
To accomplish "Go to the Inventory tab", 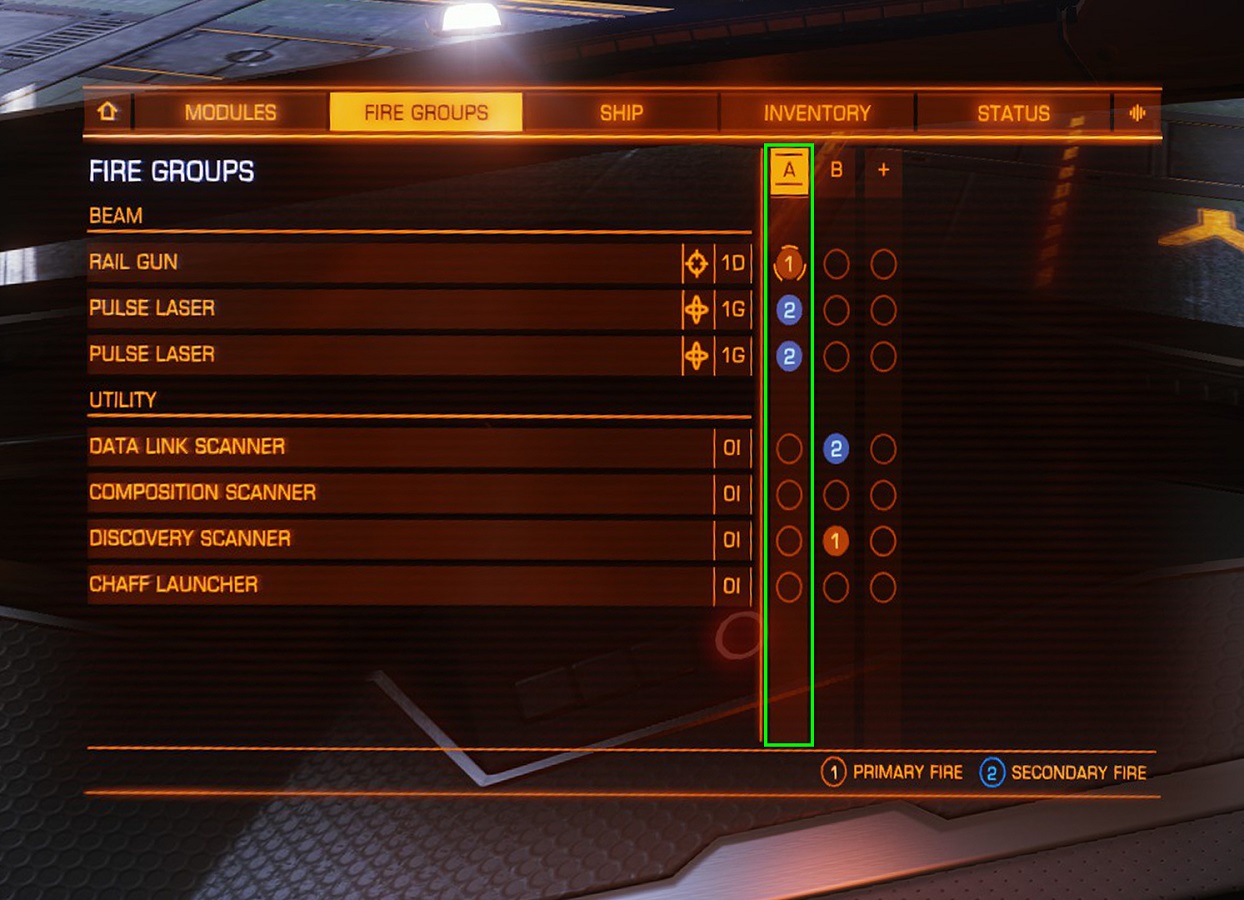I will pyautogui.click(x=817, y=113).
